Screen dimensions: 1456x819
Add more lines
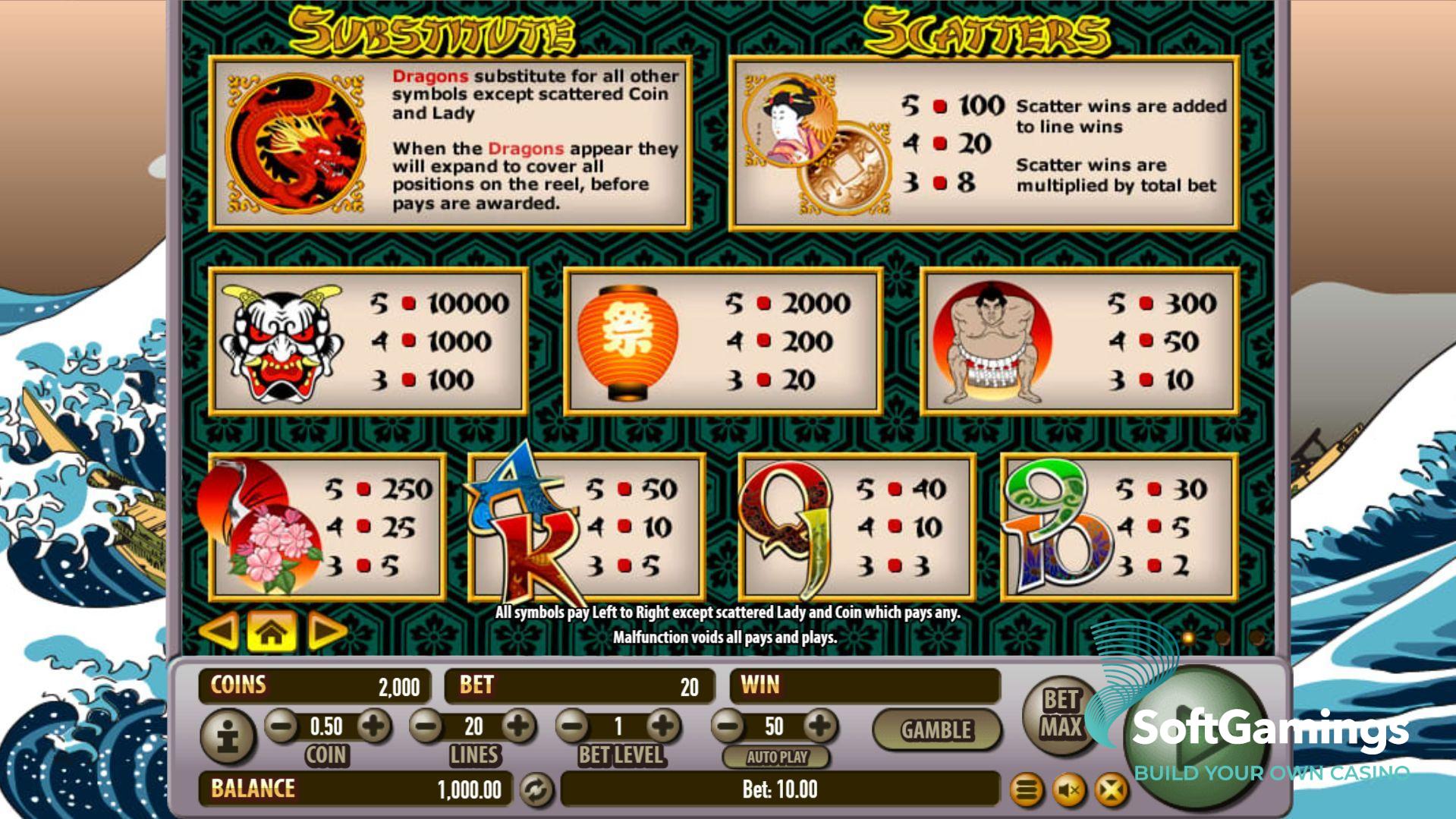click(x=519, y=726)
